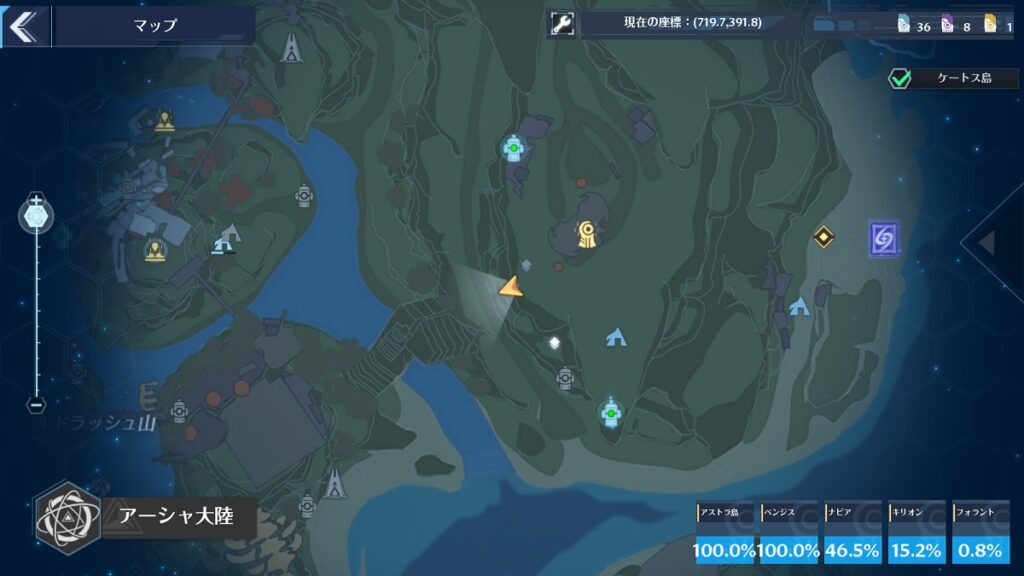
Task: Zoom out with the minus button
Action: 36,406
